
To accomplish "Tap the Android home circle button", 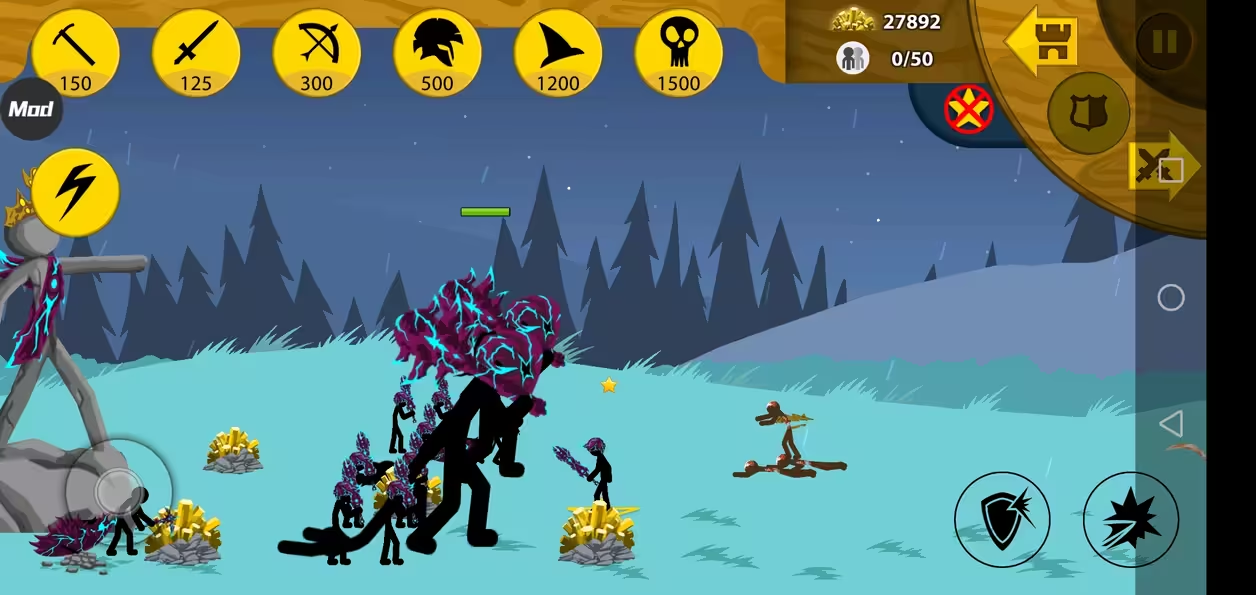I will [x=1170, y=297].
